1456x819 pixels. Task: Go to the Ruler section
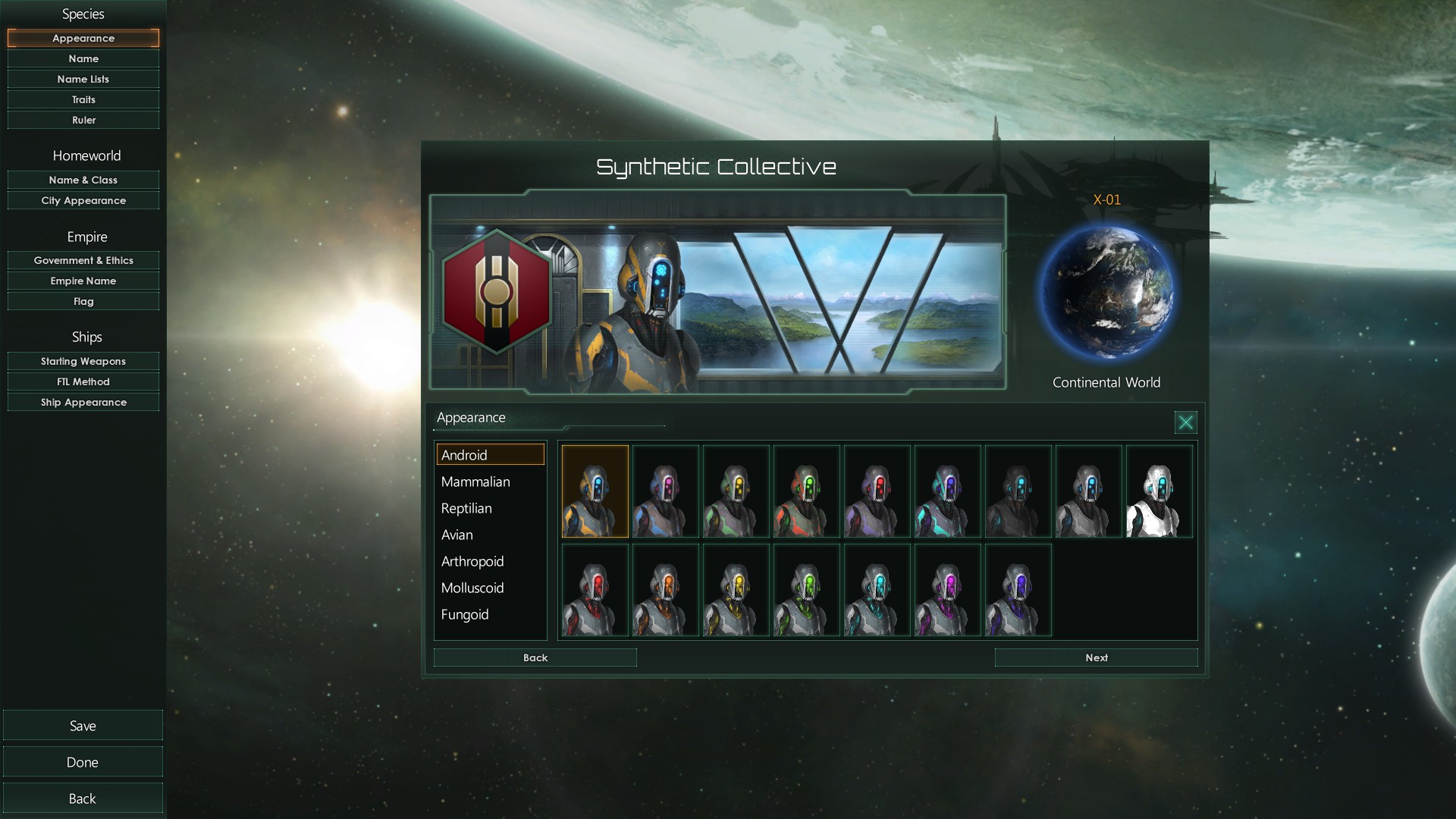pyautogui.click(x=83, y=120)
